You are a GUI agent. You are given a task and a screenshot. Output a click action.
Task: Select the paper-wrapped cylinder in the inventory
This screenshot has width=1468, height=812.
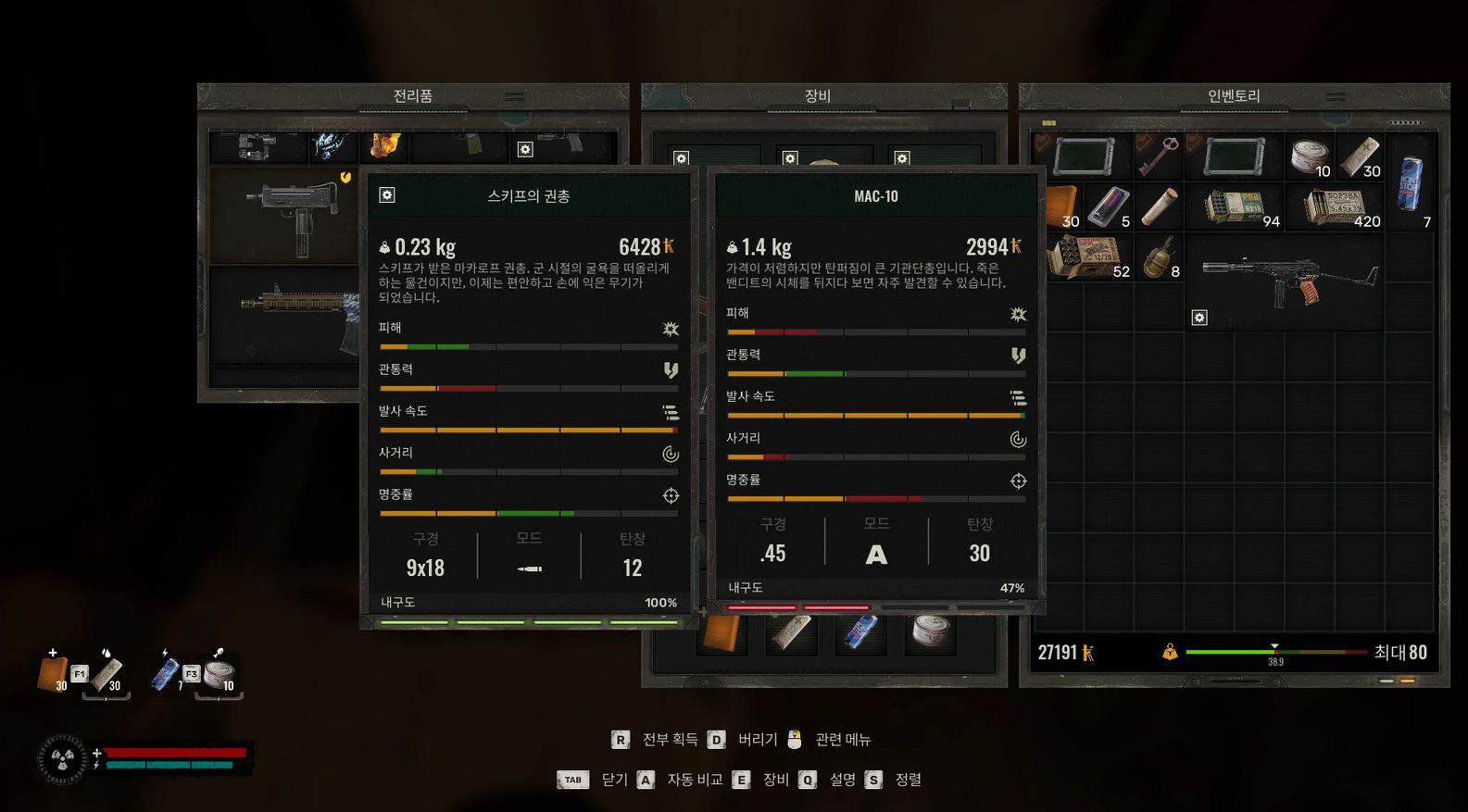point(1159,207)
